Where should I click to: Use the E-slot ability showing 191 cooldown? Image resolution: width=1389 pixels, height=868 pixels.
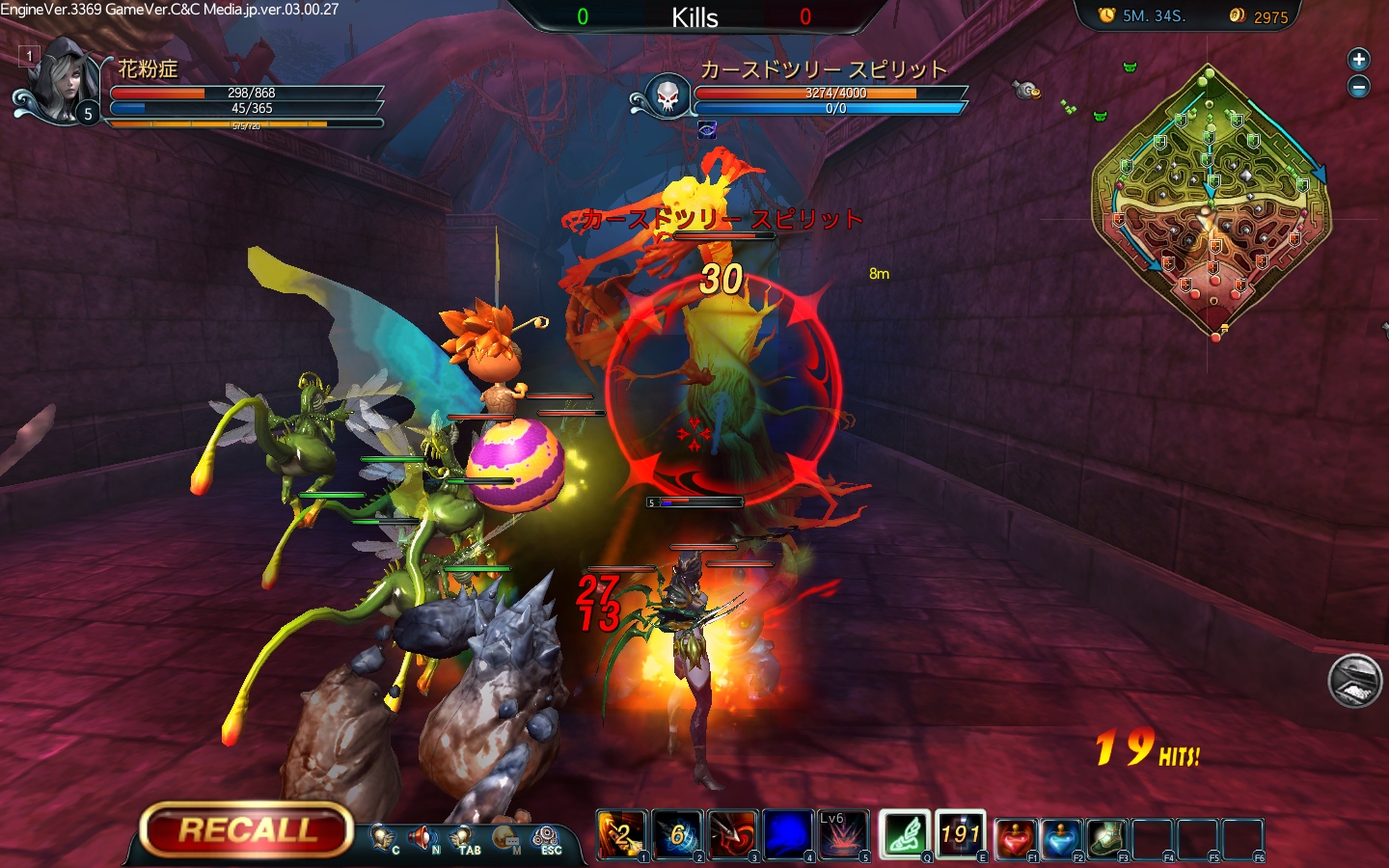tap(961, 834)
